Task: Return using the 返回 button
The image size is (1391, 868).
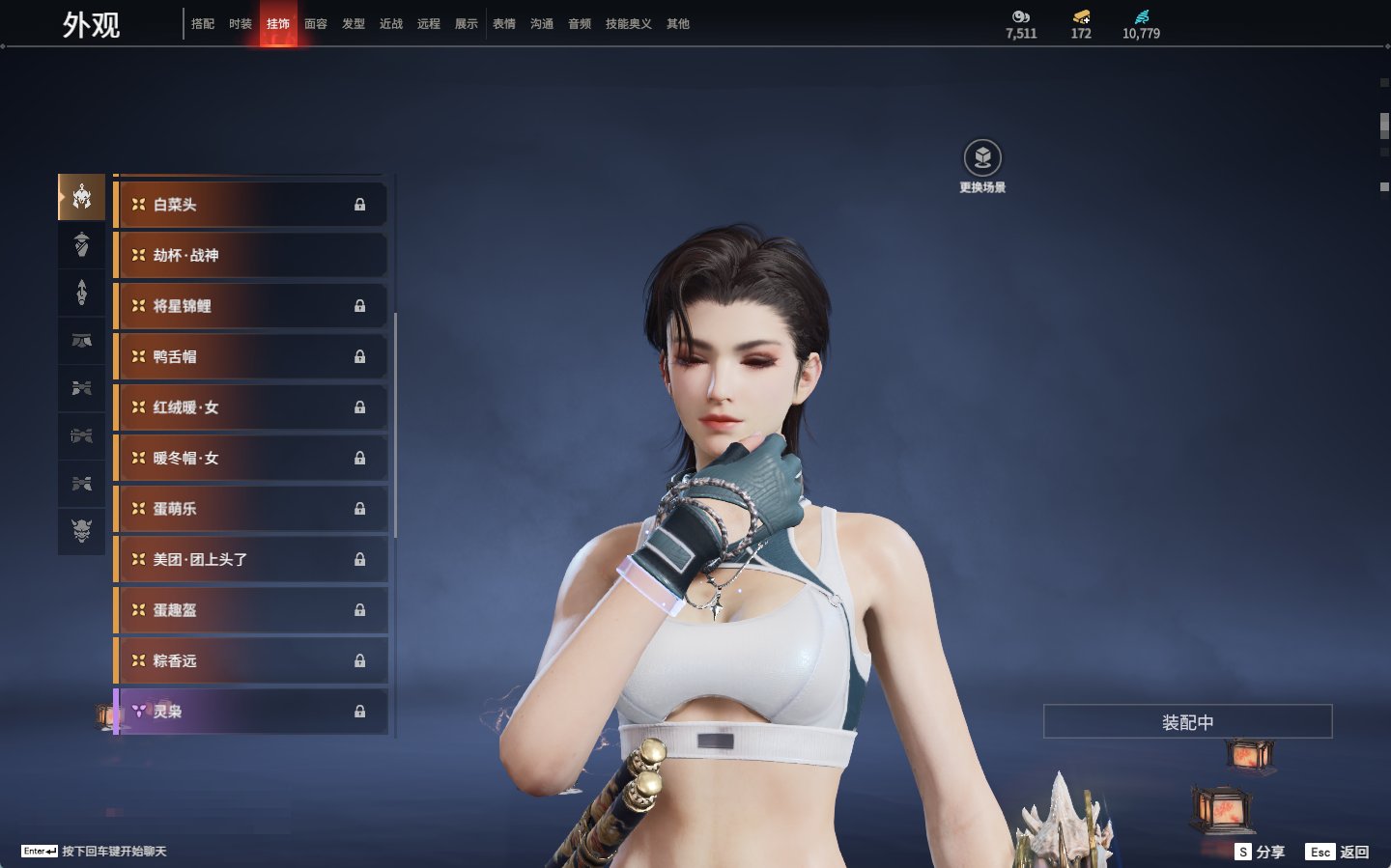Action: click(x=1338, y=852)
